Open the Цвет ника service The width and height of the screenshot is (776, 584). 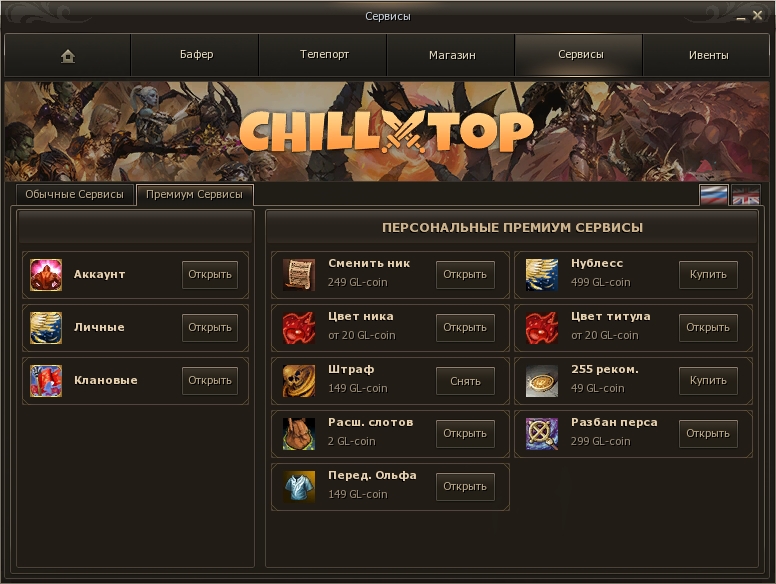click(465, 327)
